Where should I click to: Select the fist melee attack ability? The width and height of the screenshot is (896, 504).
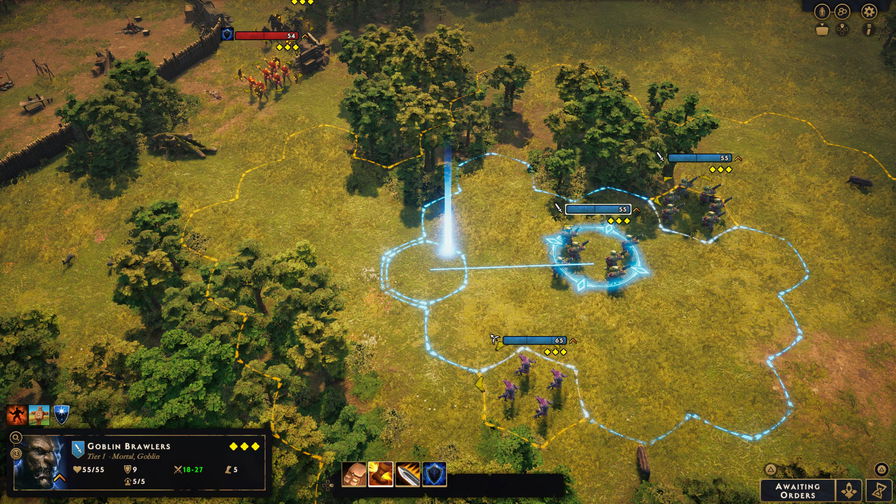tap(354, 474)
